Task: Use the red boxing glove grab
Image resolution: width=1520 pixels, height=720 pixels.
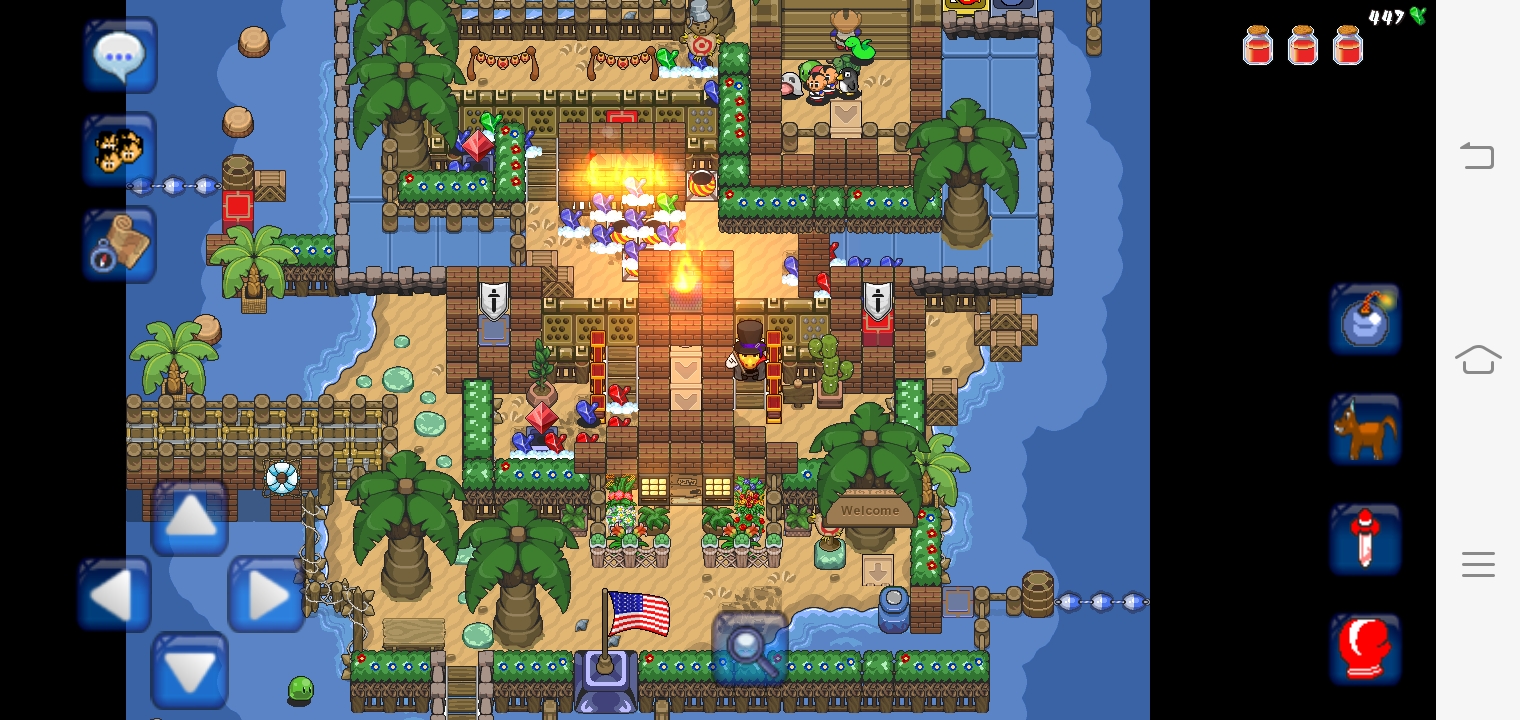Action: click(1365, 650)
